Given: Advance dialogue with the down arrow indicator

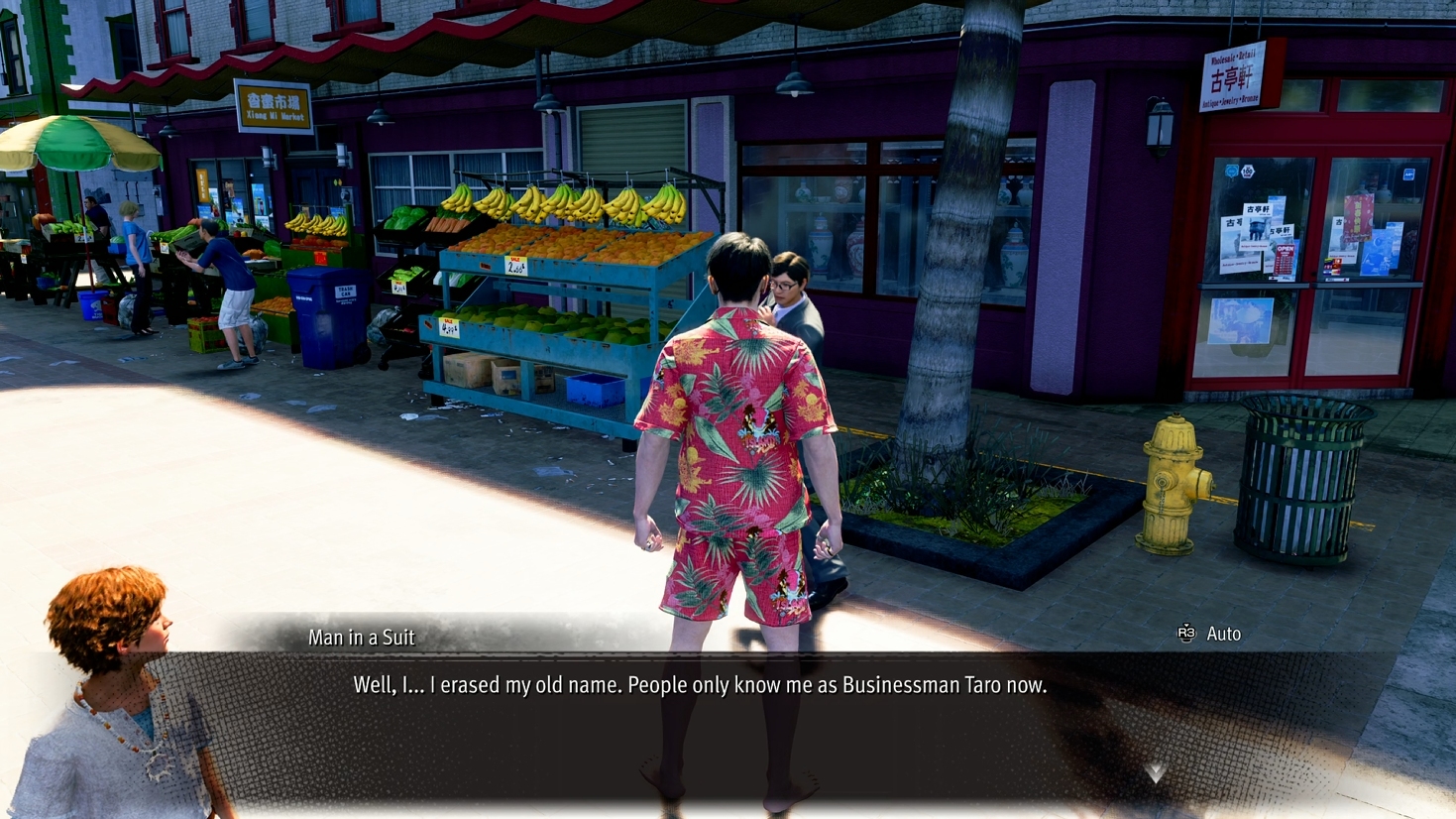Looking at the screenshot, I should (1156, 771).
